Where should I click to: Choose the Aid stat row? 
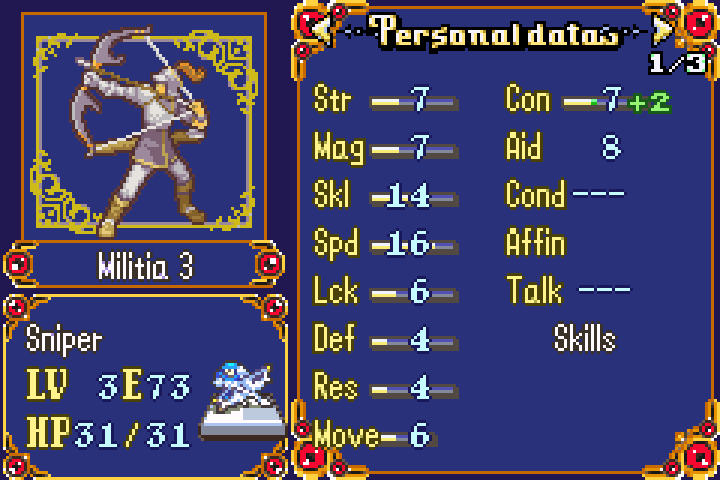(565, 148)
